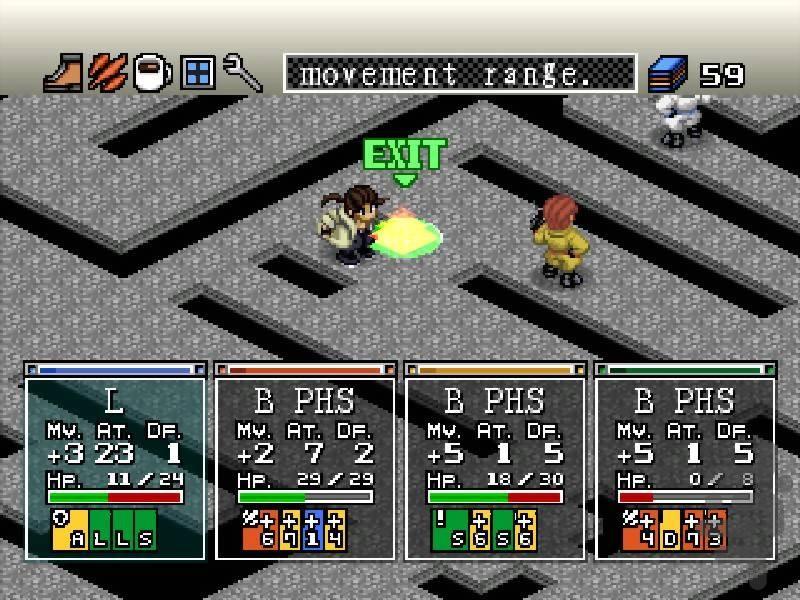Click the blue card deck icon
This screenshot has width=800, height=600.
(x=667, y=74)
